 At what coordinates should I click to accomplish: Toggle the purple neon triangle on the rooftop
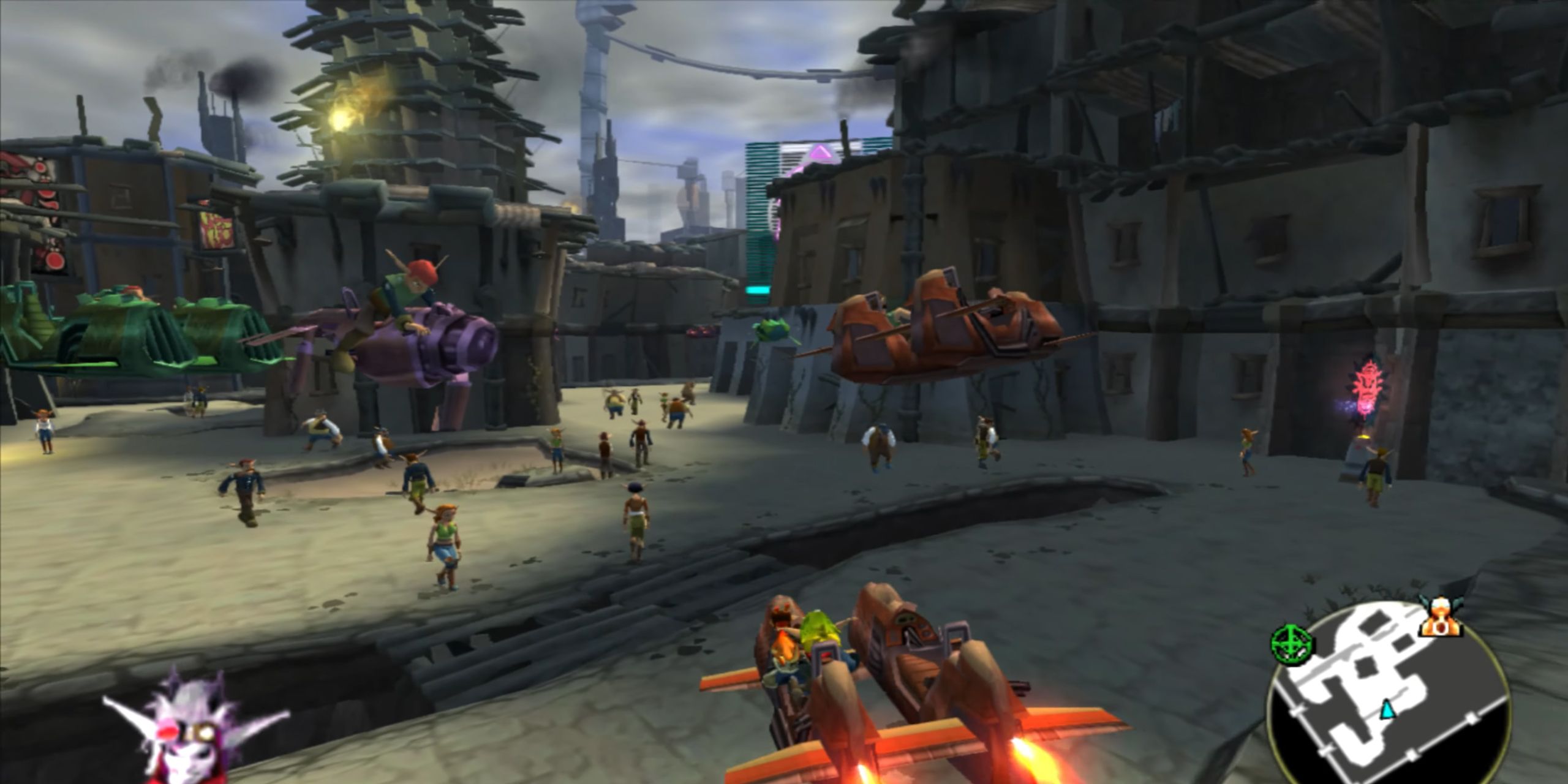822,153
